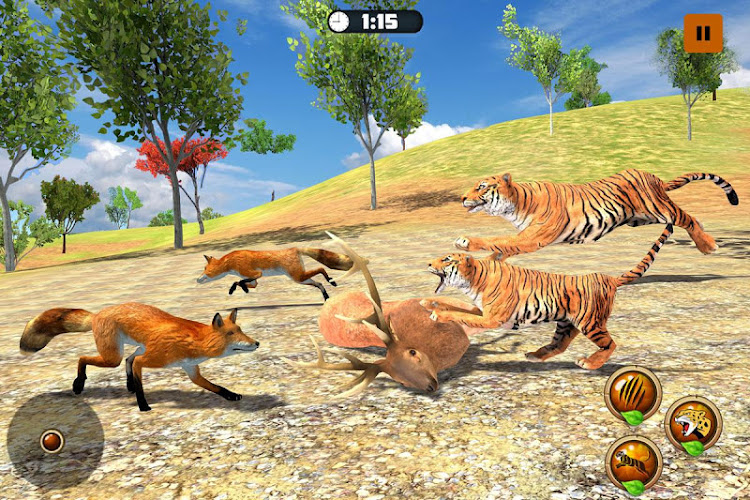
Task: Tap the virtual joystick knob
Action: pos(52,440)
